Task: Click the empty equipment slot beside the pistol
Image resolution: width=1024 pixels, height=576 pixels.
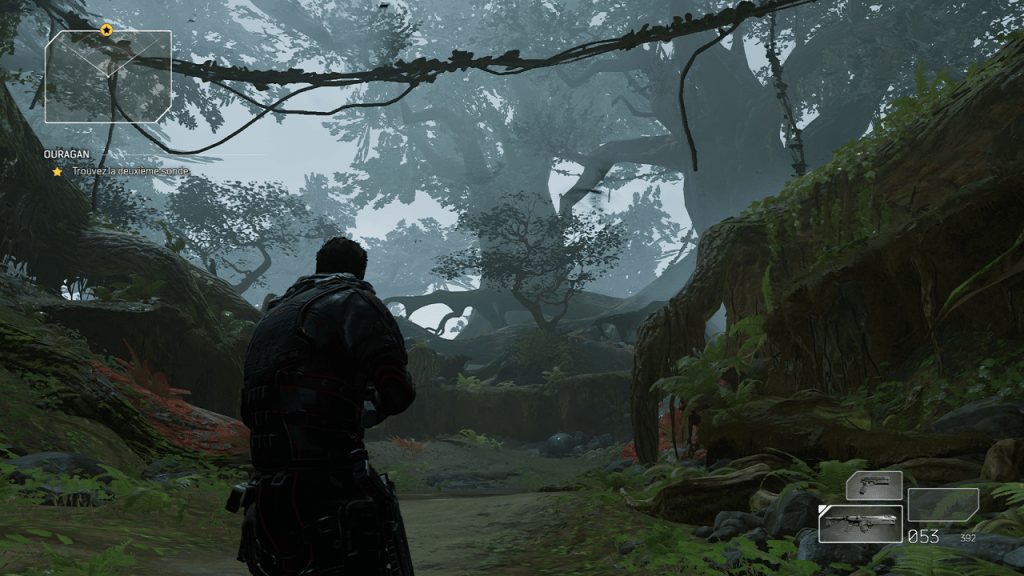Action: tap(942, 504)
